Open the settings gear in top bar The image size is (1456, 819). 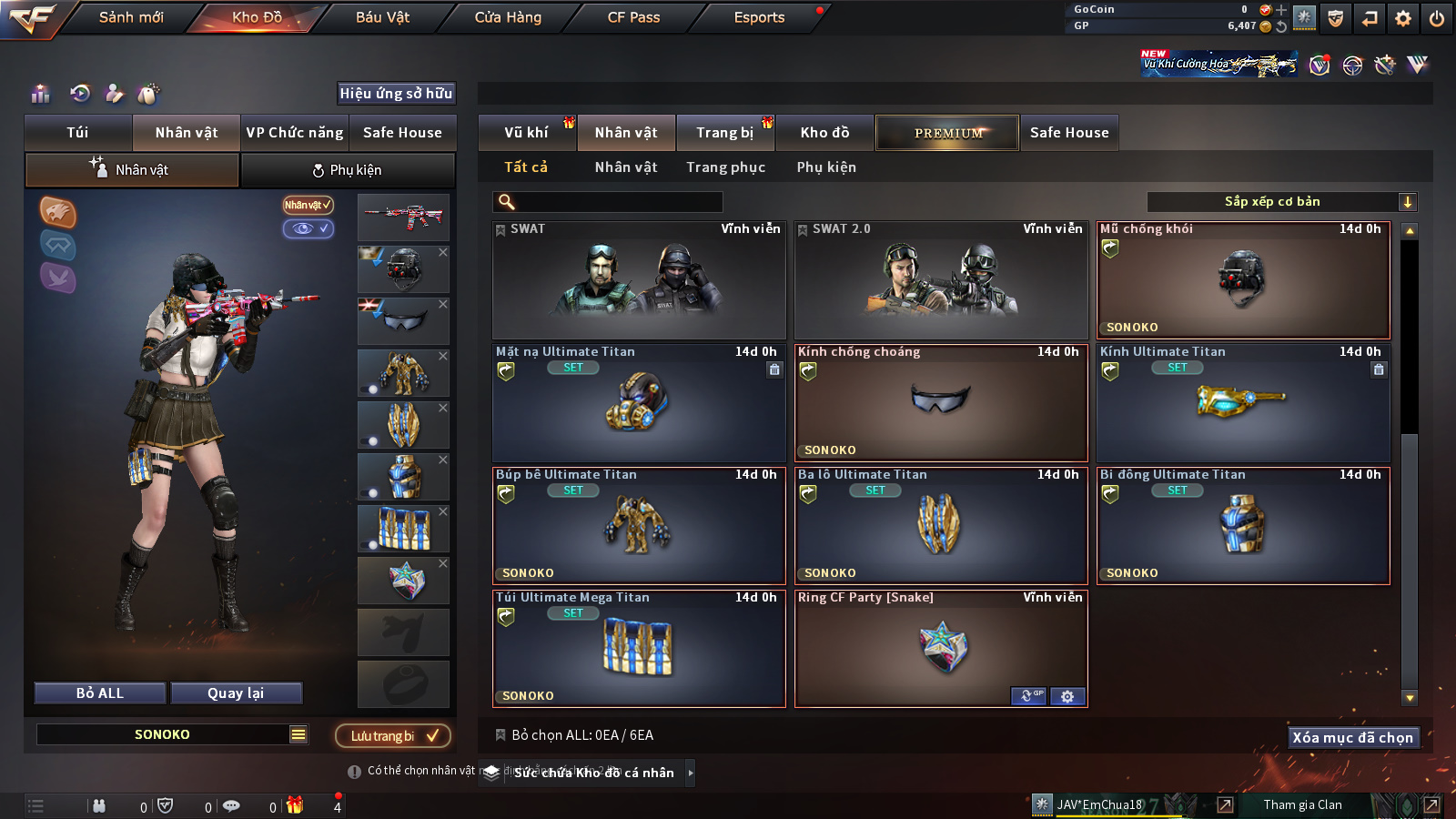click(1403, 18)
